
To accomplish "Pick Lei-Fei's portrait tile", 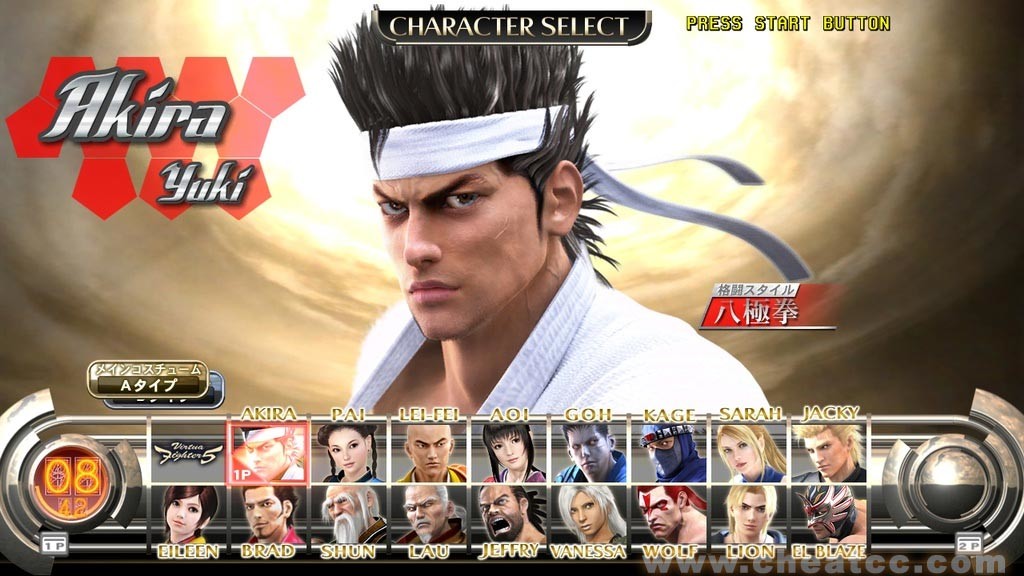I will click(x=429, y=452).
